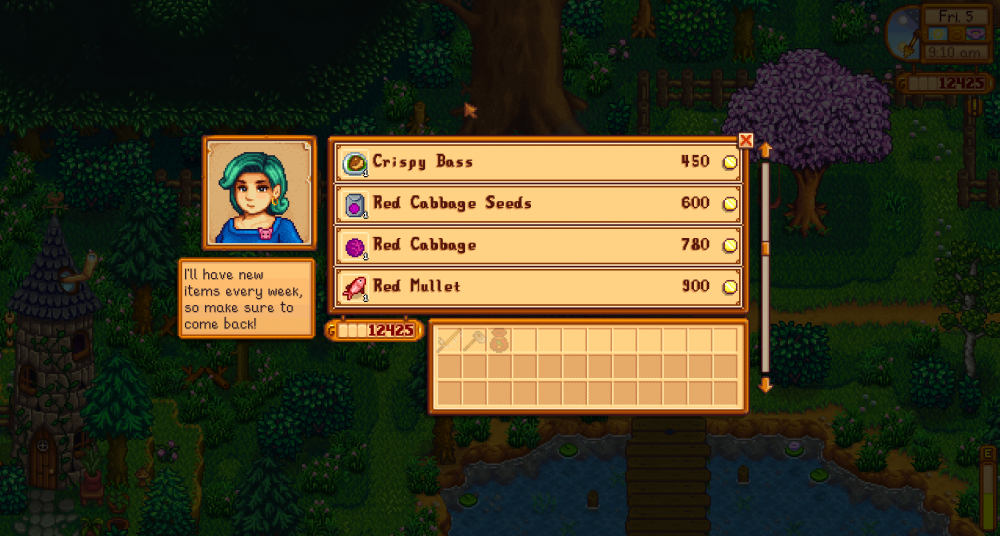Click the shop scrollbar handle
The width and height of the screenshot is (1000, 536).
(x=766, y=248)
